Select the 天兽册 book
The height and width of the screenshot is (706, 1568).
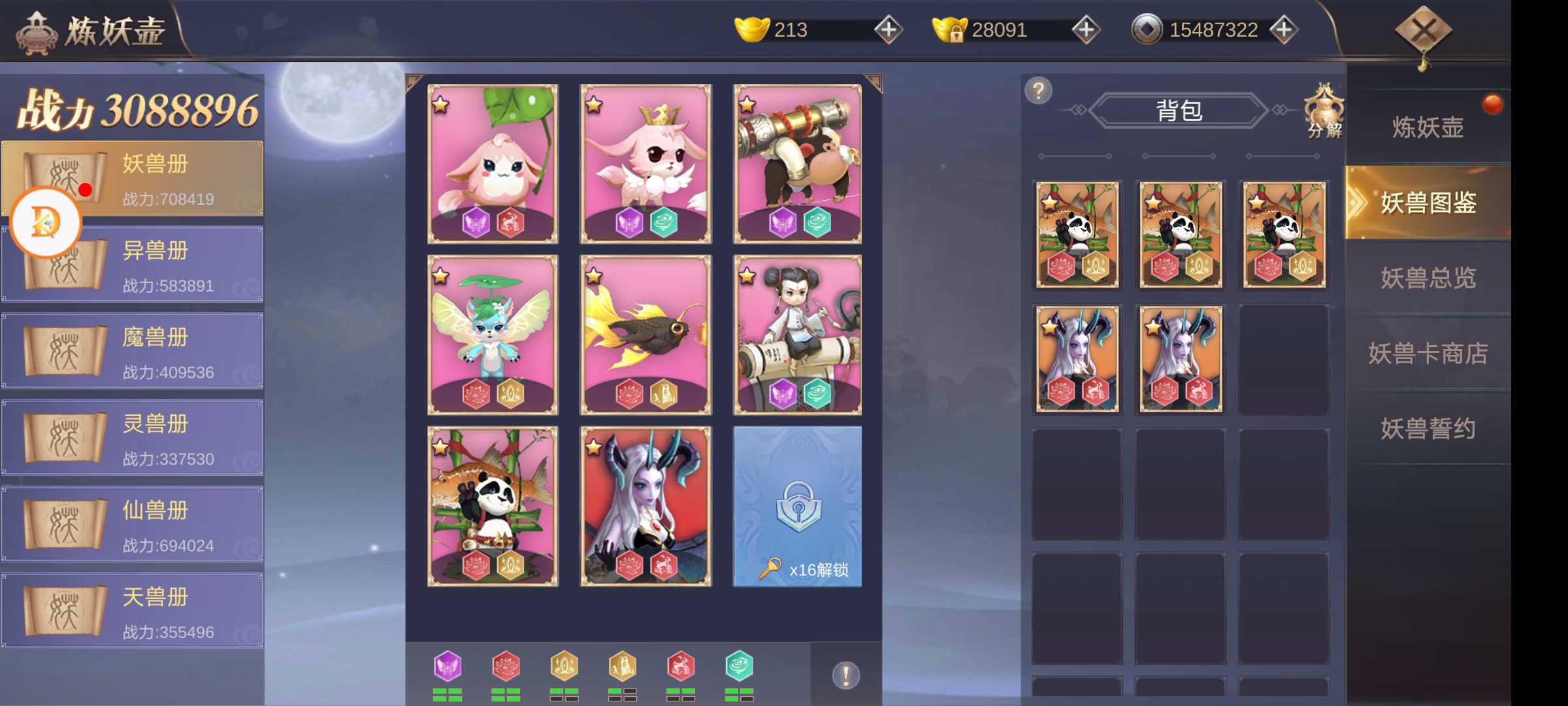pyautogui.click(x=132, y=612)
